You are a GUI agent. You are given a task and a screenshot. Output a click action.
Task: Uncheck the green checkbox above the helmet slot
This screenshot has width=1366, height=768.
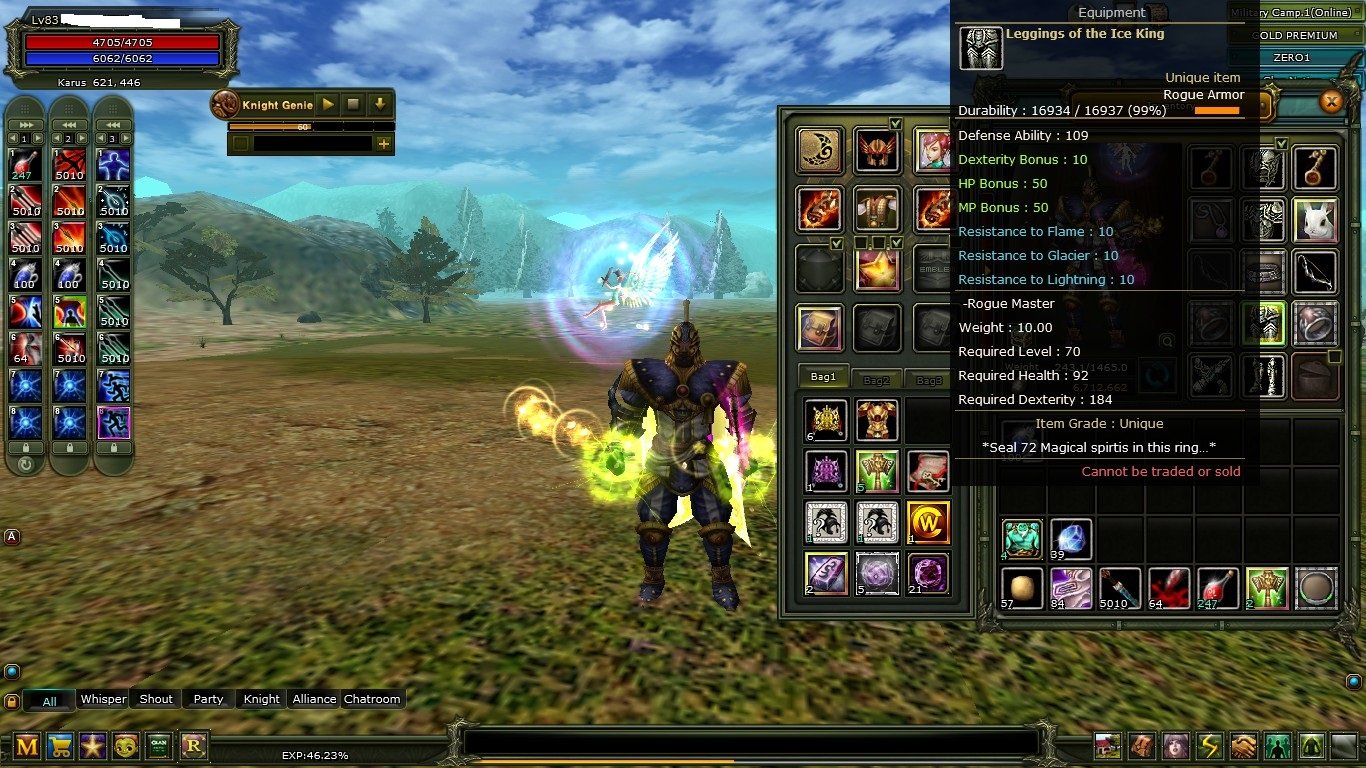(x=894, y=124)
